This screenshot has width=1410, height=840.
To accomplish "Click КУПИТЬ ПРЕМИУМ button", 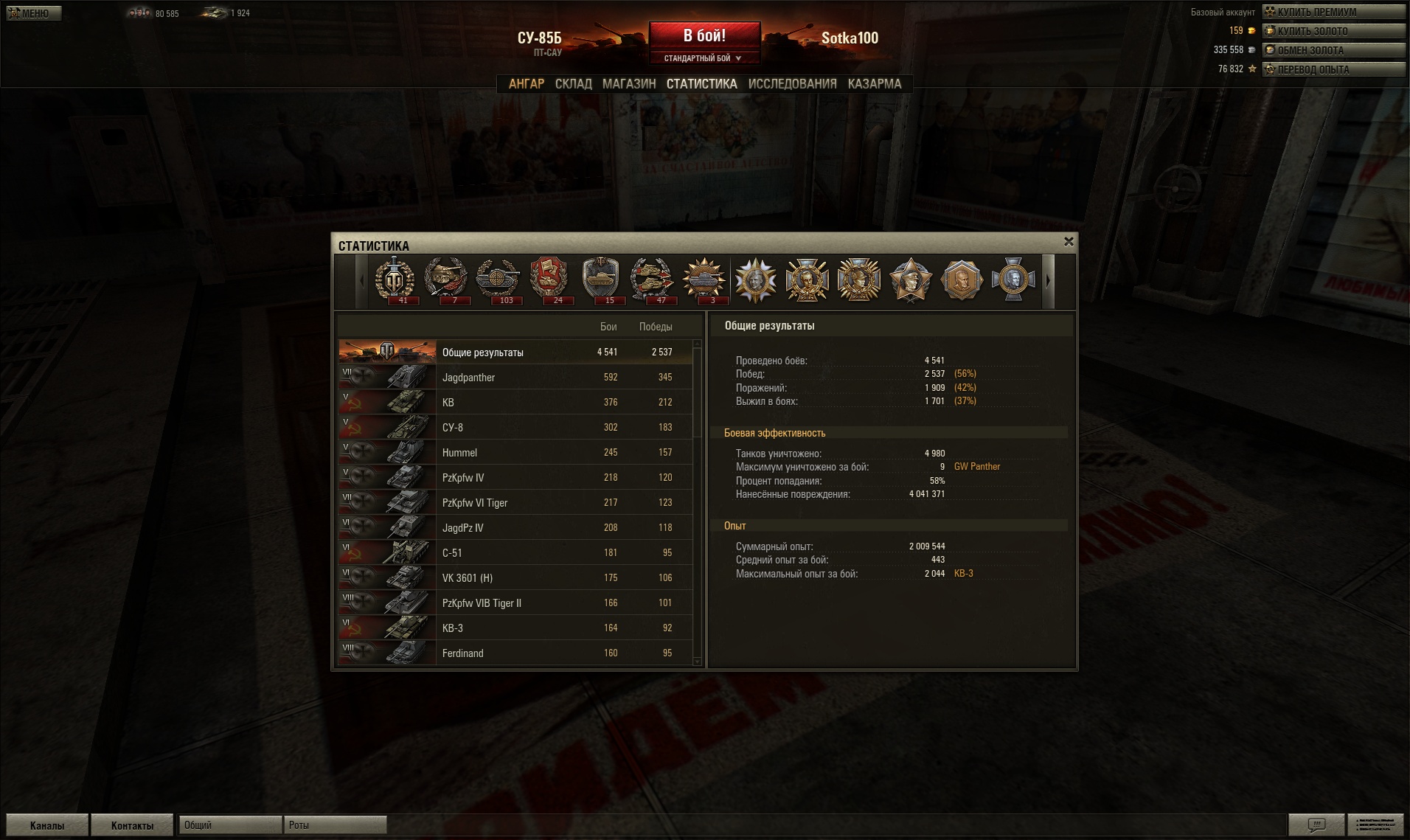I will coord(1333,12).
